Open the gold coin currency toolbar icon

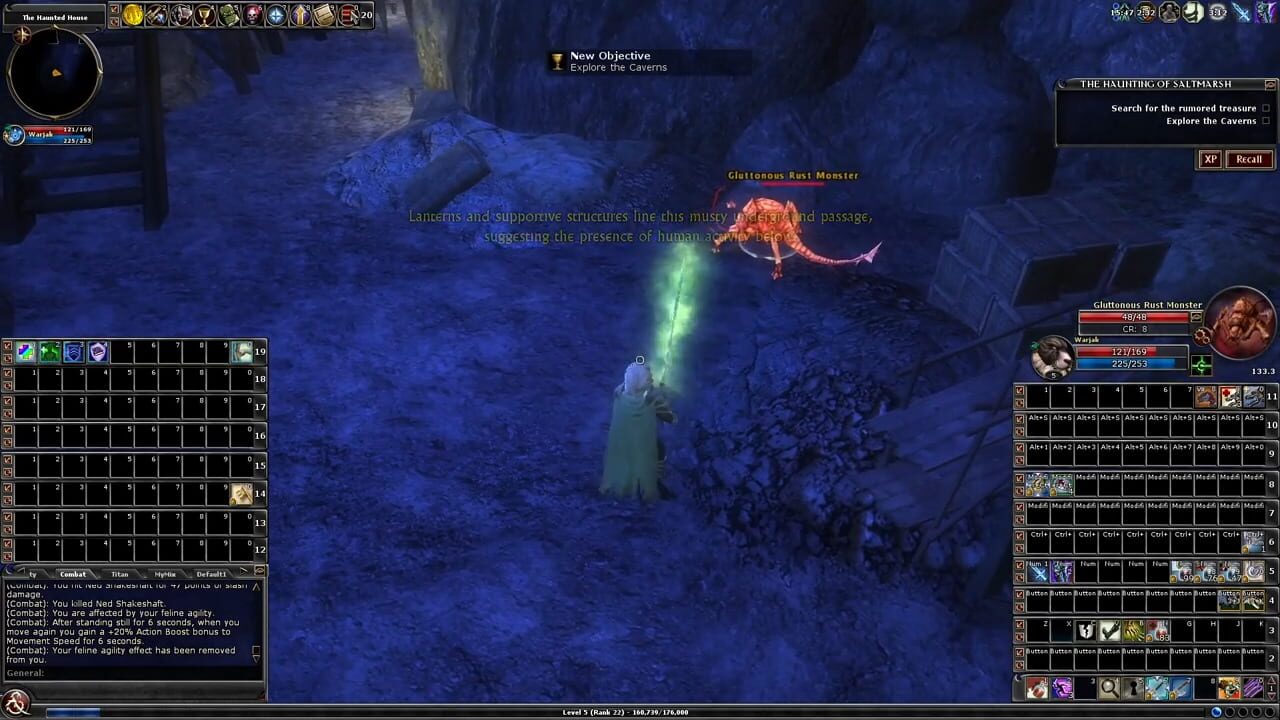[133, 14]
